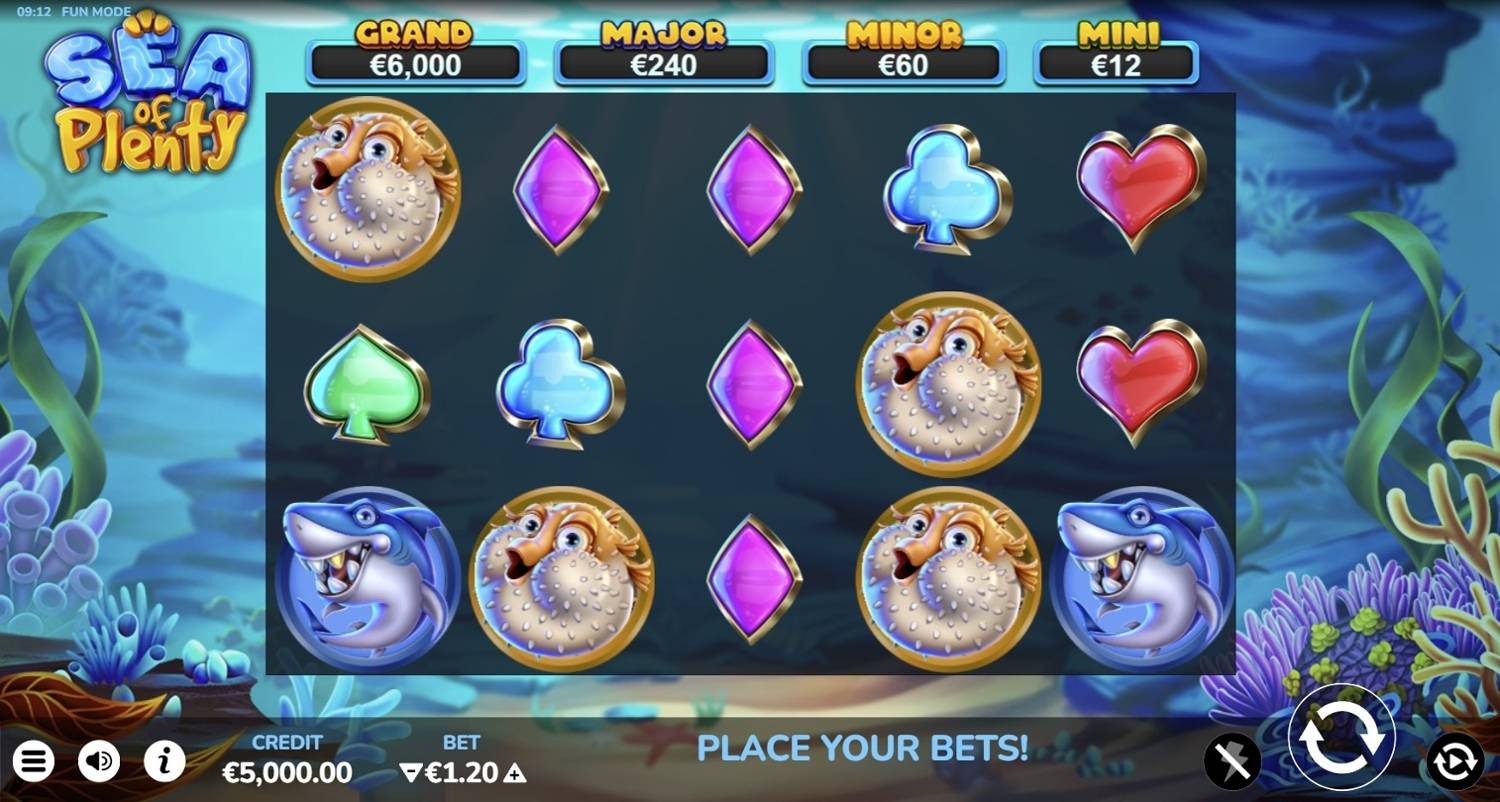Open the hamburger menu
The height and width of the screenshot is (802, 1500).
(33, 762)
